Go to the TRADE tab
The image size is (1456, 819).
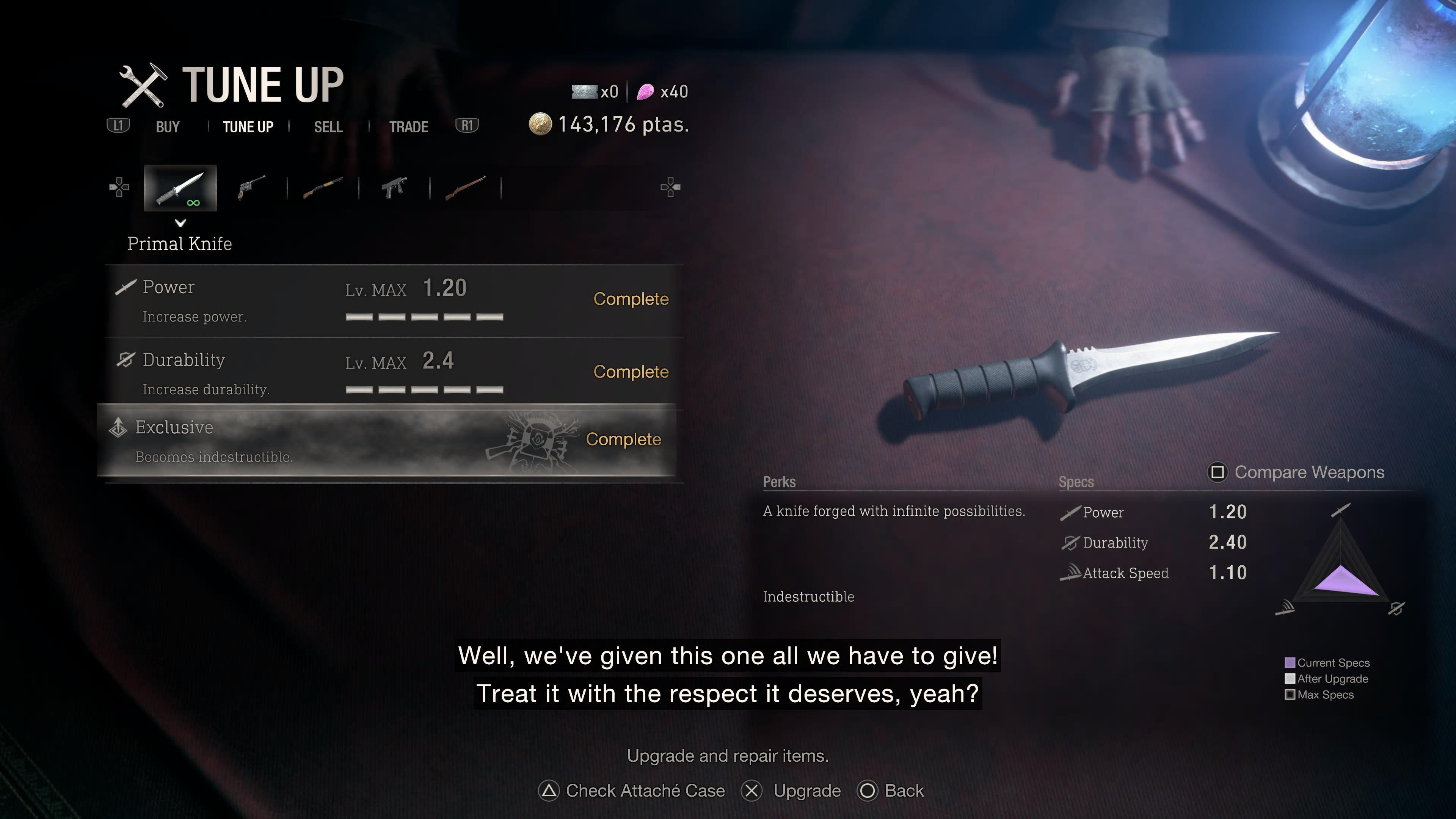[x=408, y=127]
